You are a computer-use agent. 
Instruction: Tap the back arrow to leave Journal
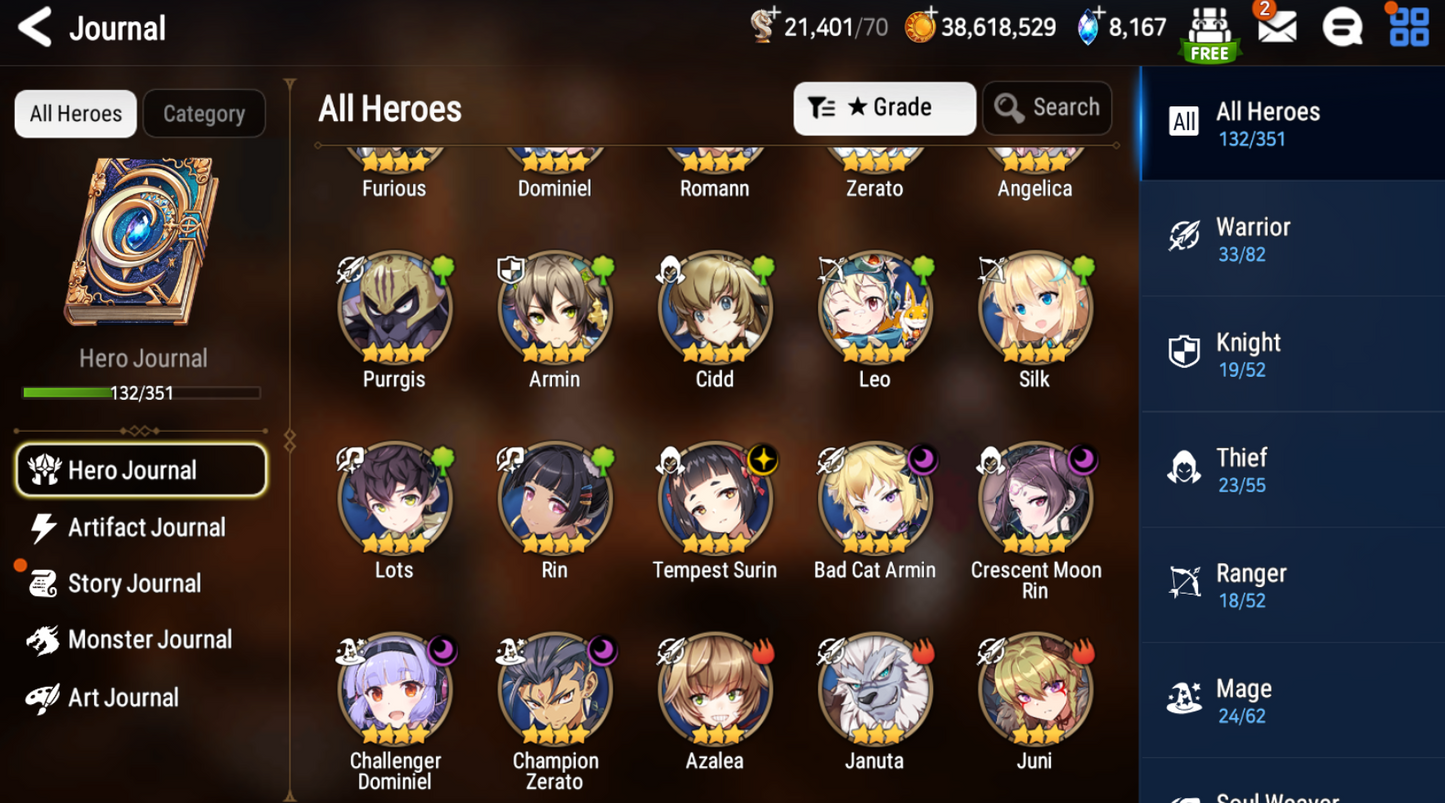click(x=35, y=28)
